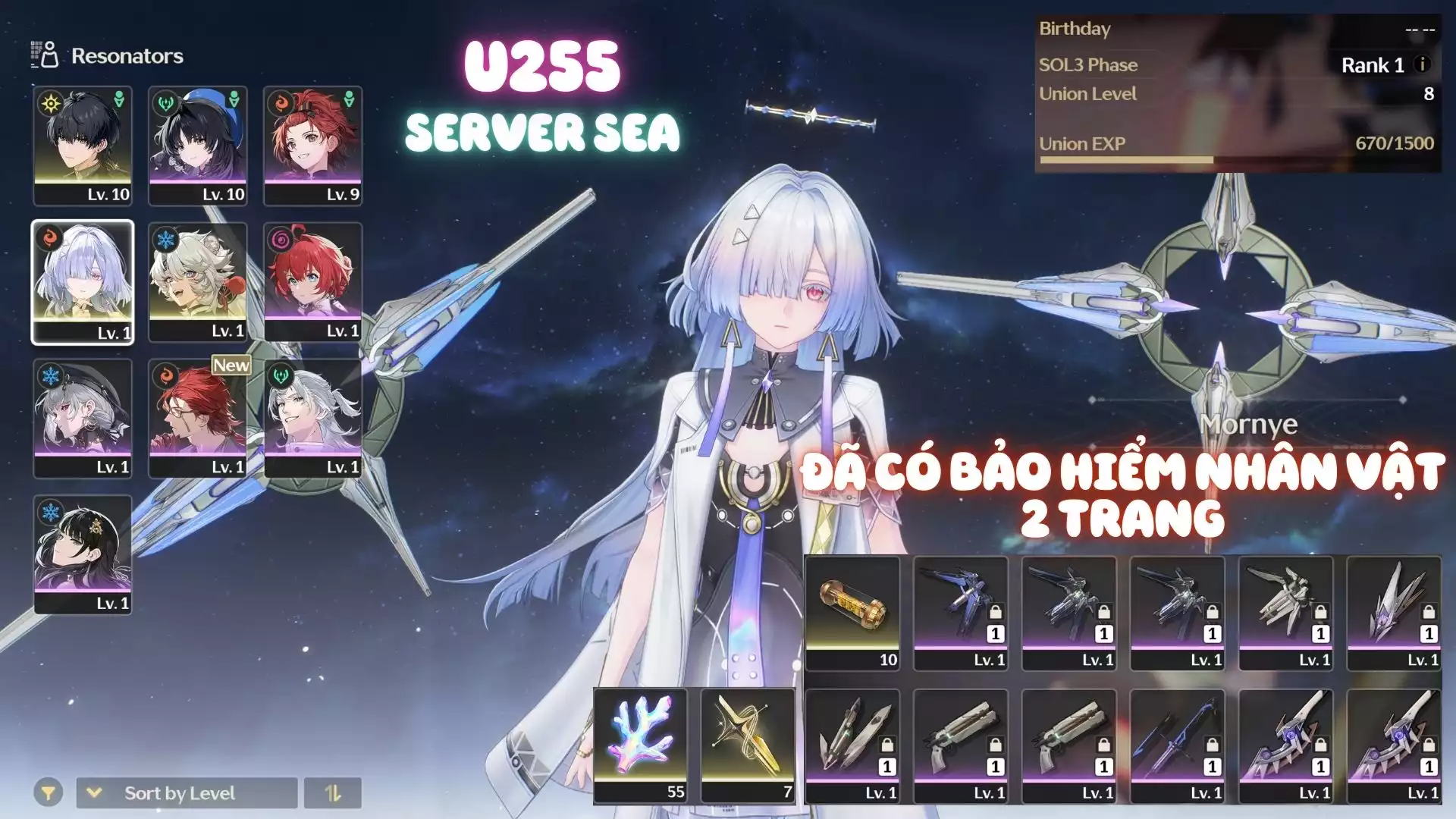1456x819 pixels.
Task: Choose the black-haired Lv. 10 resonator with sun icon
Action: tap(83, 146)
